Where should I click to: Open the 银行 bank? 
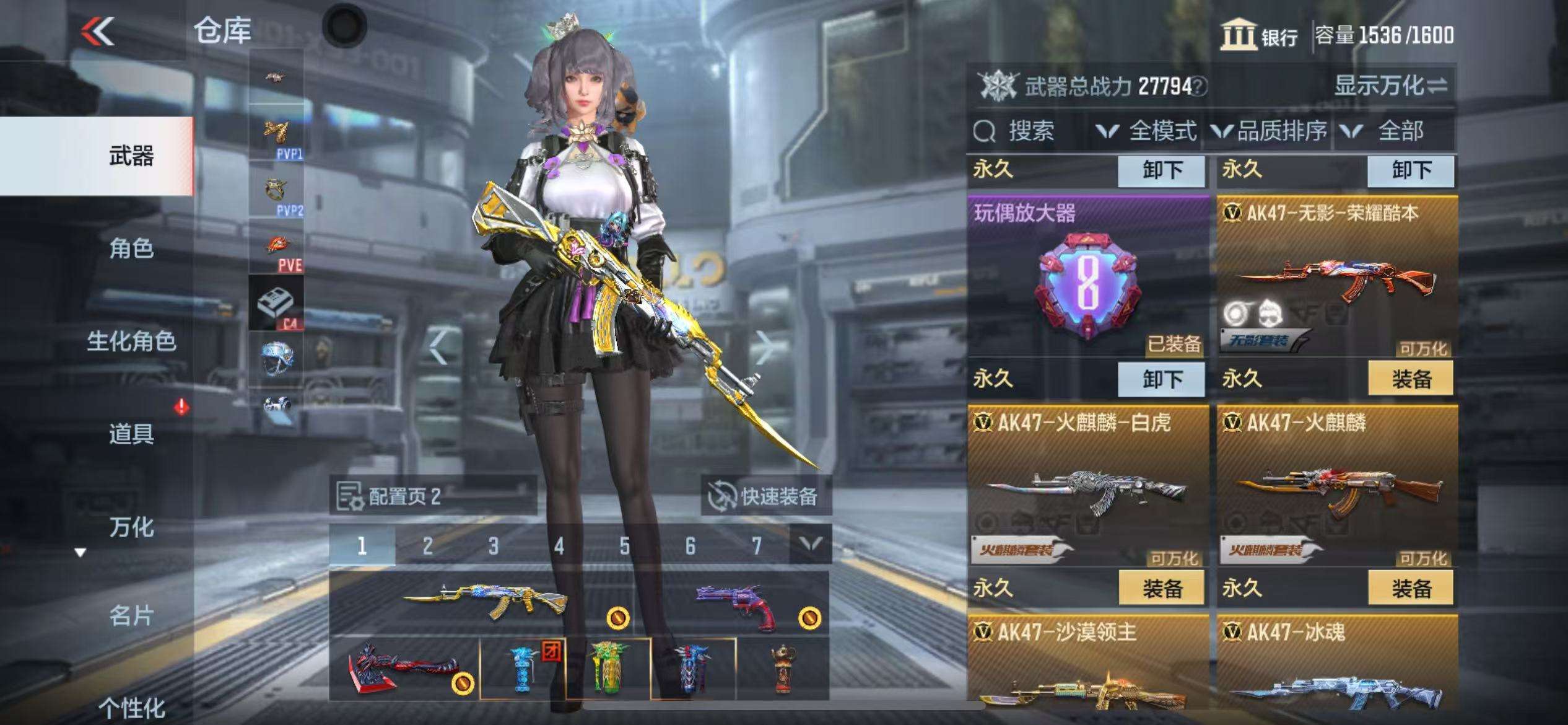pyautogui.click(x=1260, y=35)
